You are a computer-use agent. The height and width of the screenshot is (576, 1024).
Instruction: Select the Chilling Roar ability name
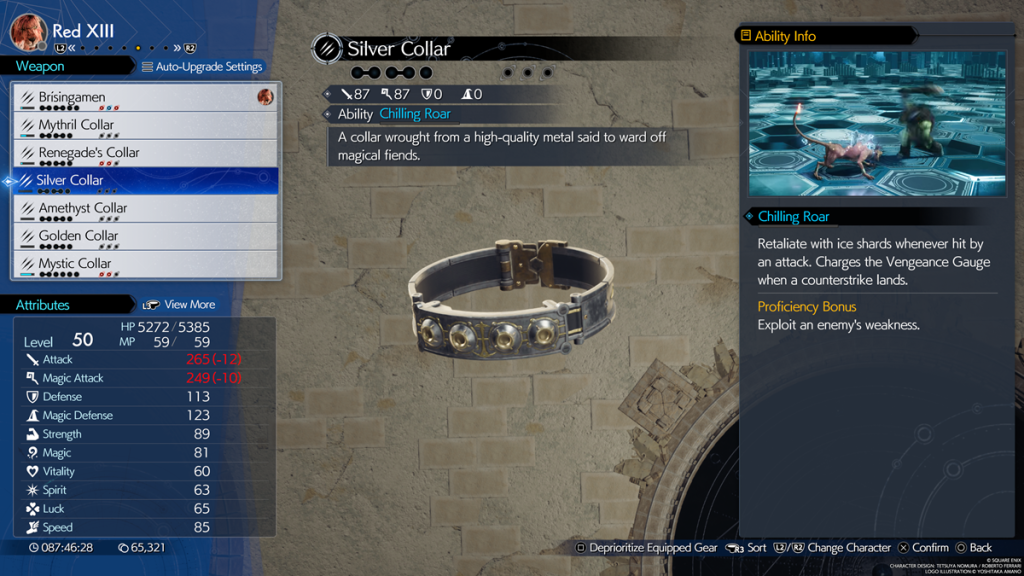414,114
